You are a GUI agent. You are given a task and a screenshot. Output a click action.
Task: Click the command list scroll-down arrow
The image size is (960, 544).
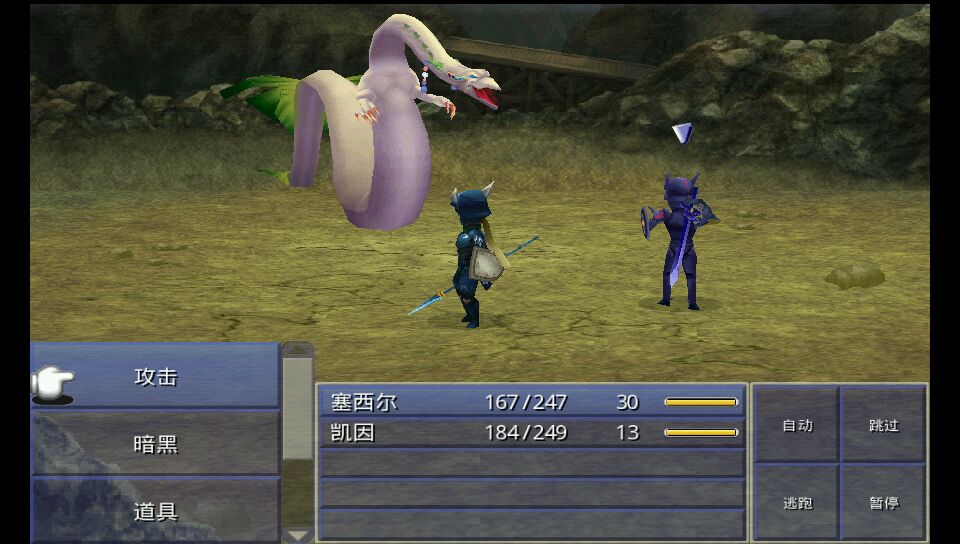click(298, 535)
